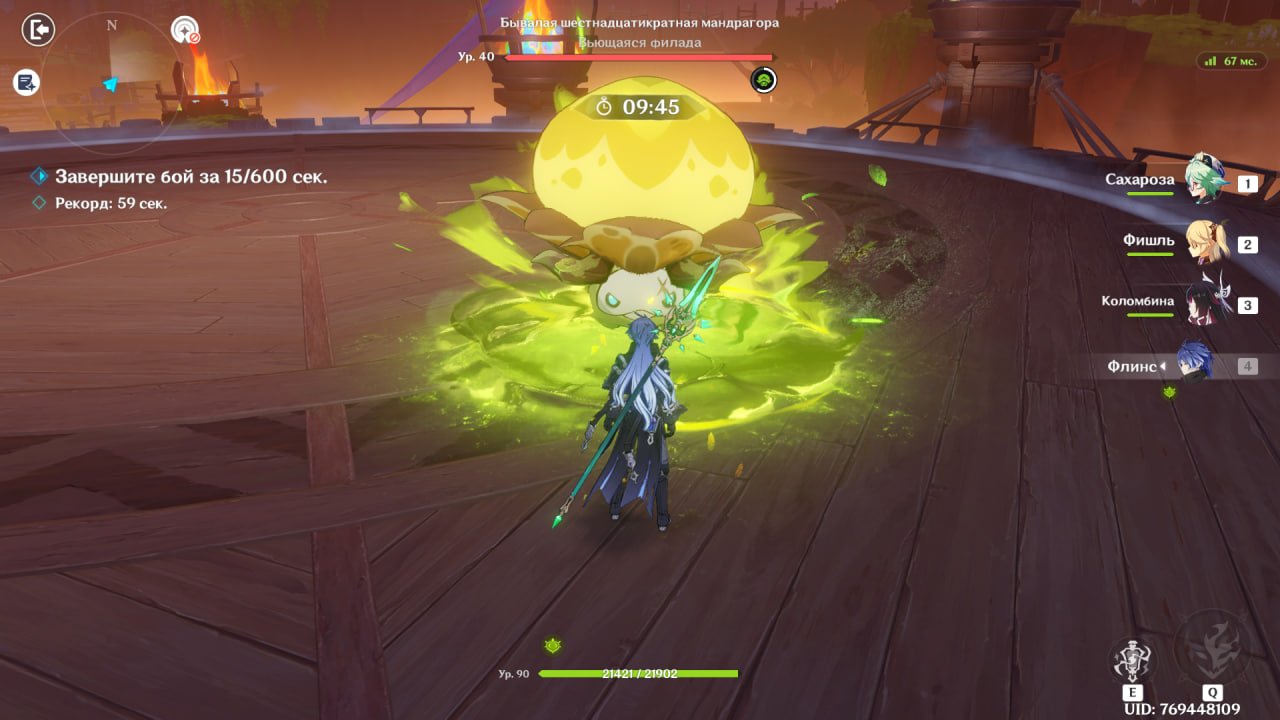The height and width of the screenshot is (720, 1280).
Task: Select active party member Флинс
Action: [x=1194, y=364]
